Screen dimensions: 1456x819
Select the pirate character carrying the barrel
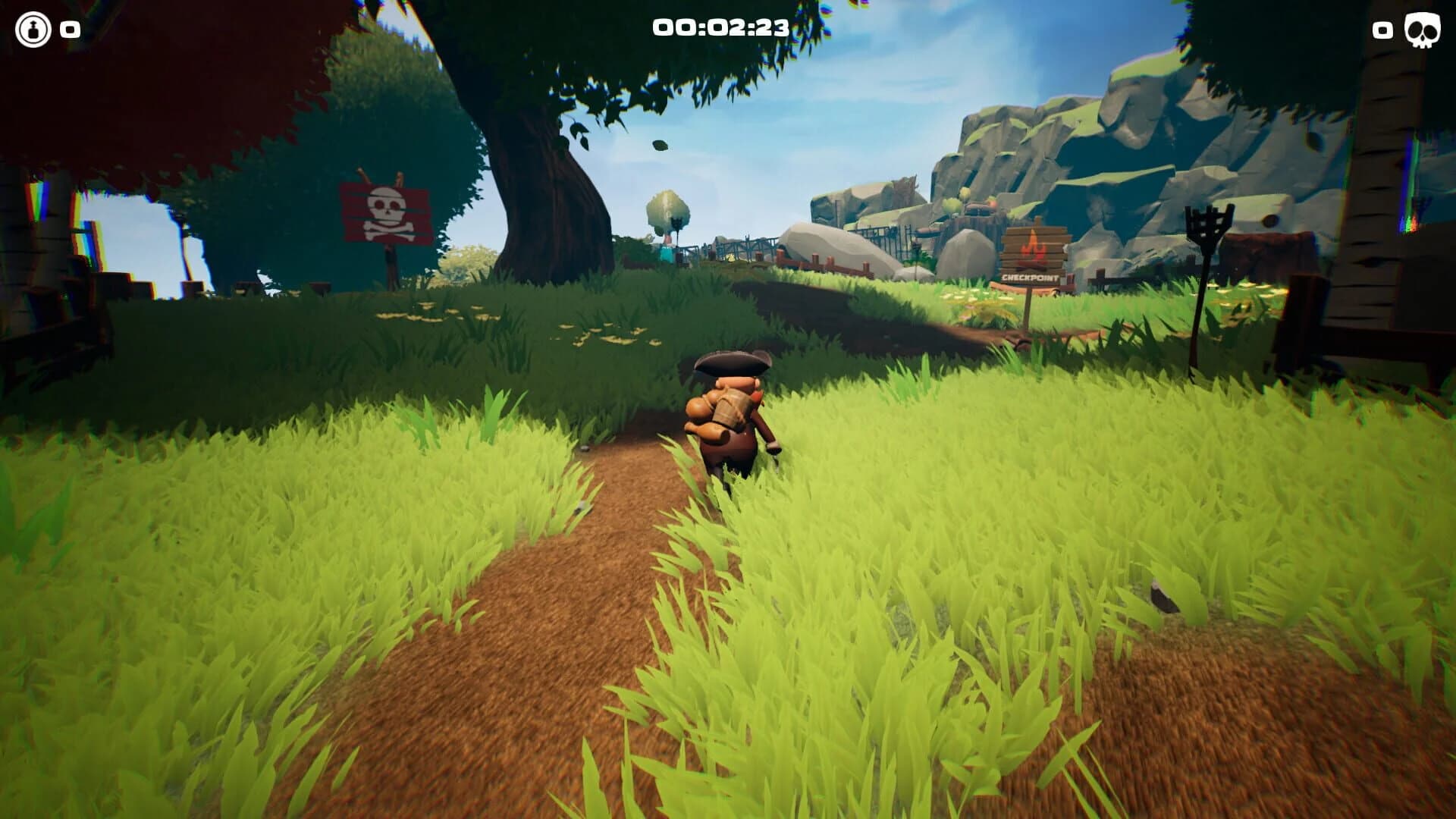tap(728, 417)
